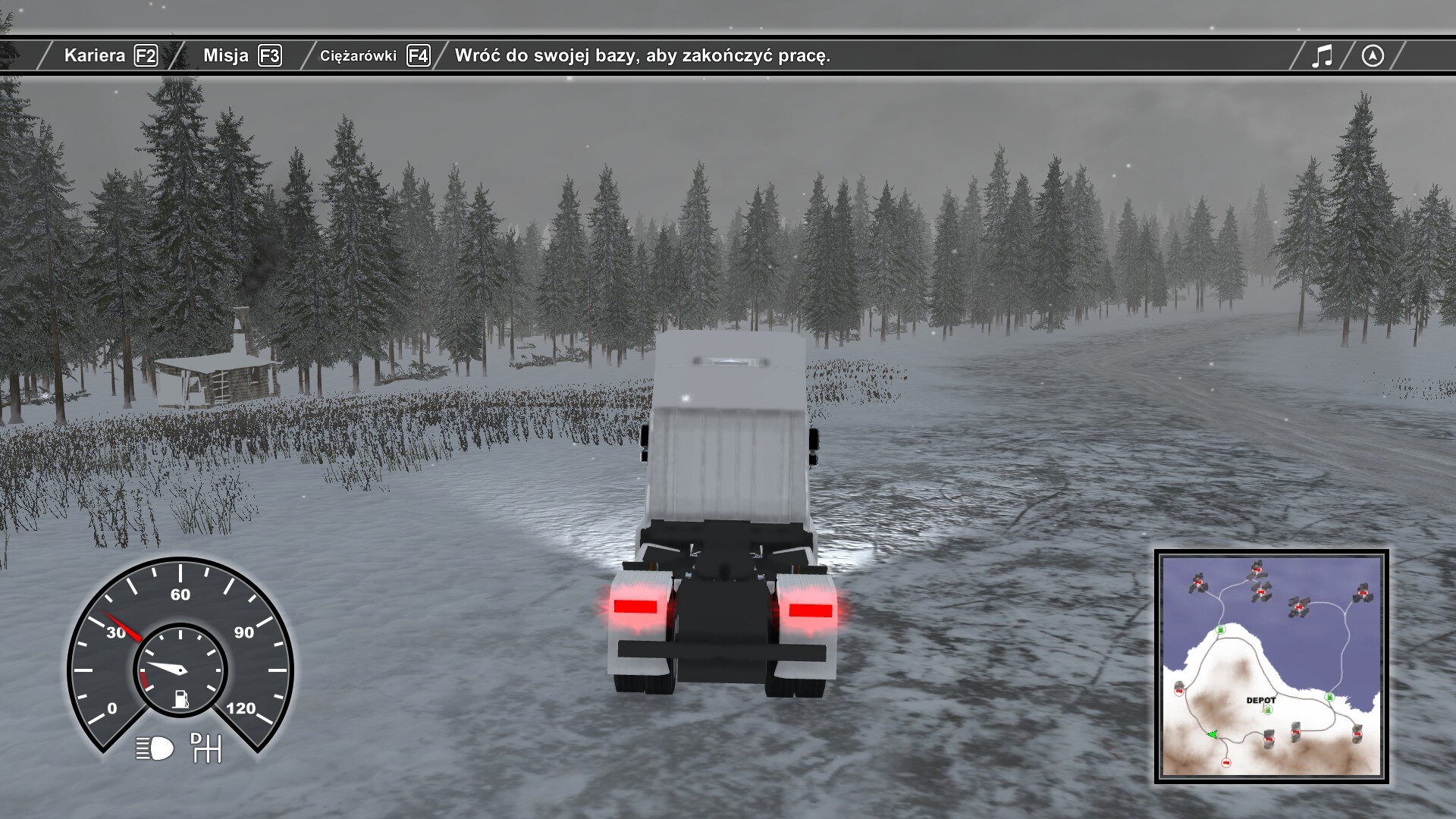1456x819 pixels.
Task: Click the compass navigation icon
Action: click(x=1373, y=55)
